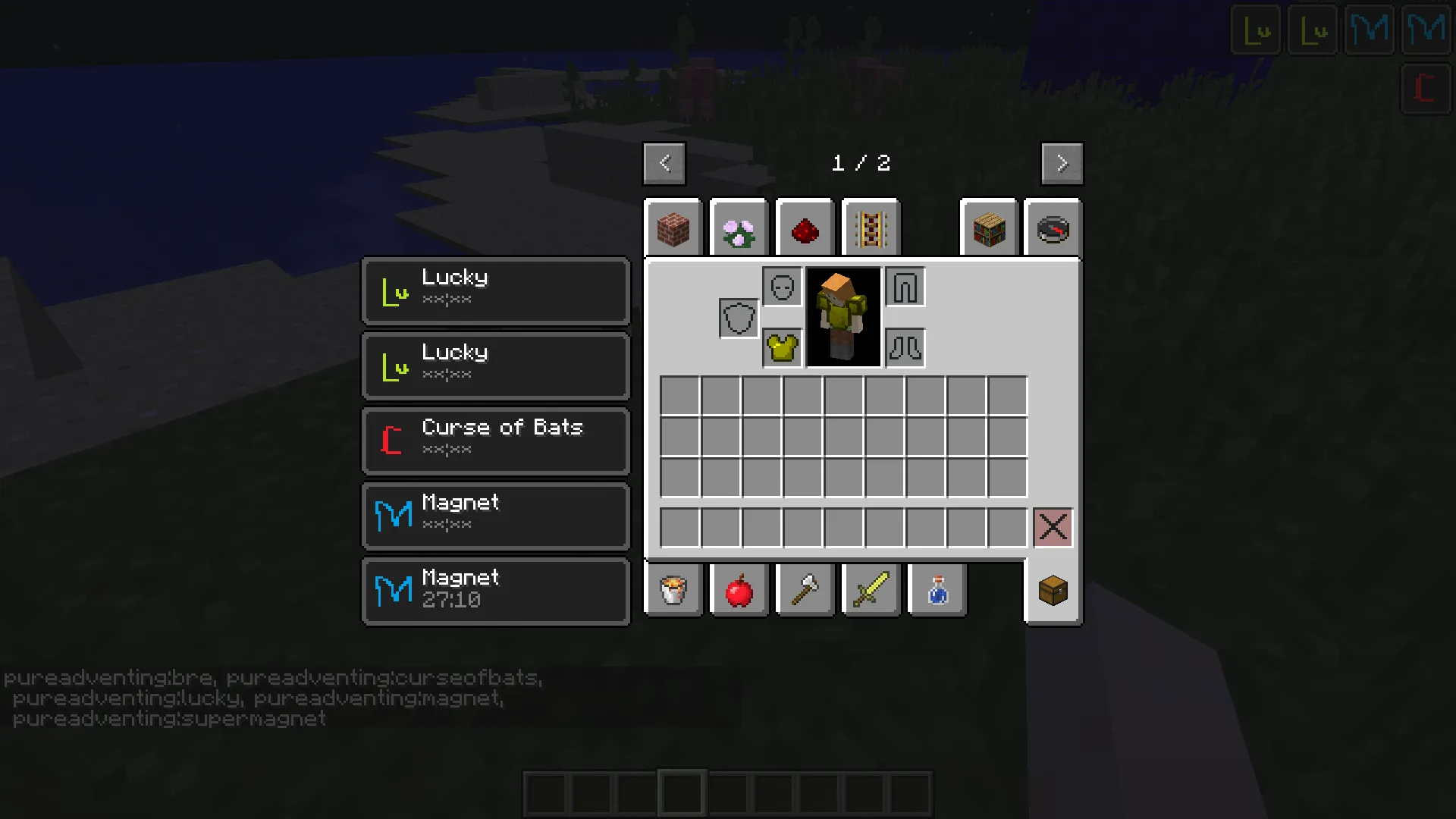Image resolution: width=1456 pixels, height=819 pixels.
Task: Click the red C indicator top right
Action: click(1424, 89)
